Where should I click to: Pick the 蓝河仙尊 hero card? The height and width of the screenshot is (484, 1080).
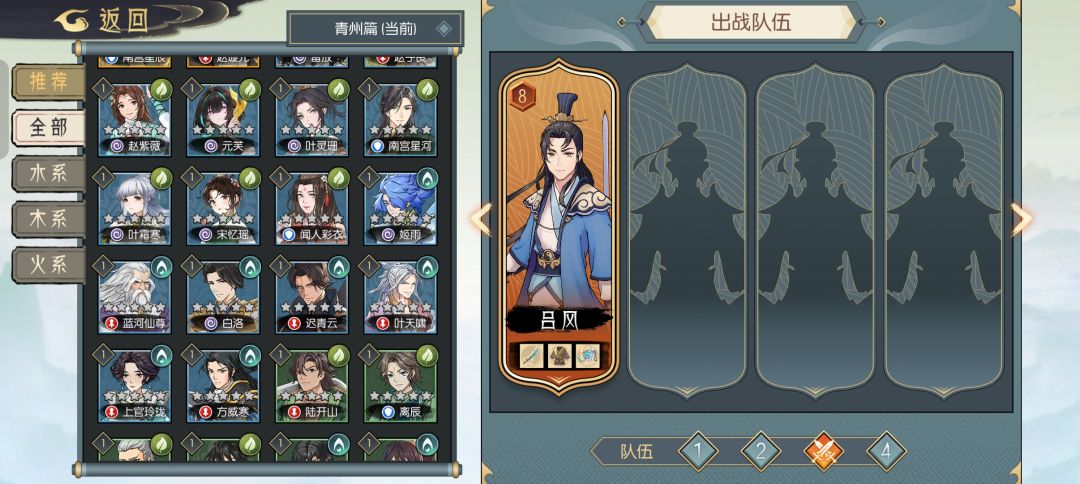click(133, 298)
